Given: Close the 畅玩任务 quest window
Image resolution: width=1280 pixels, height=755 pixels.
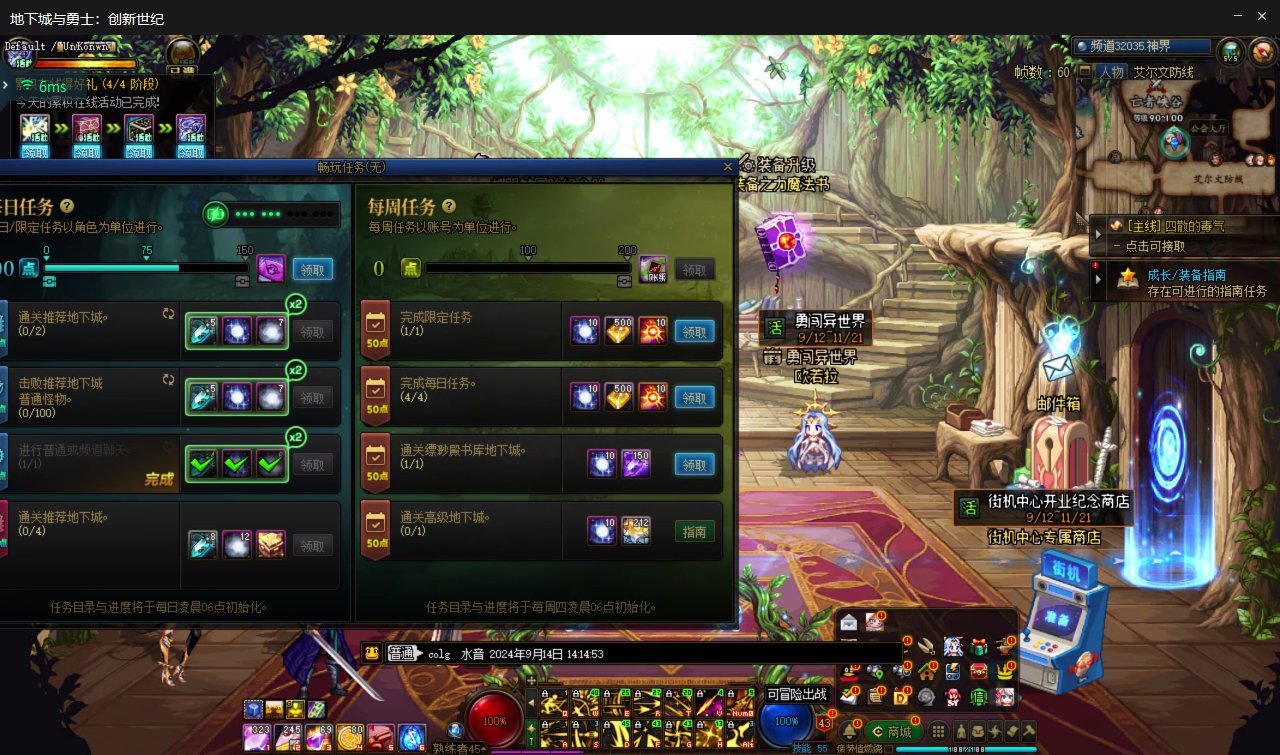Looking at the screenshot, I should (728, 167).
